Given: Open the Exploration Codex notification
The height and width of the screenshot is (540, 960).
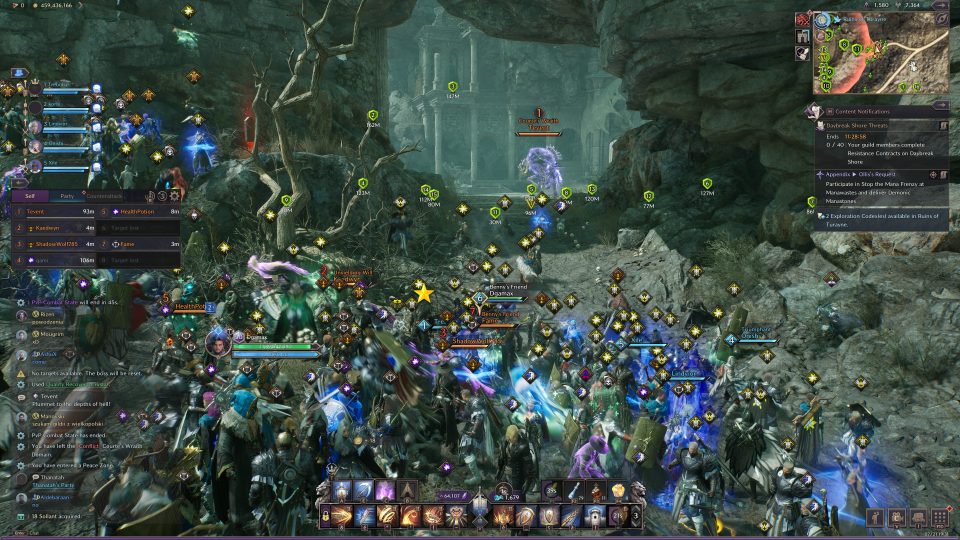Looking at the screenshot, I should pyautogui.click(x=880, y=221).
